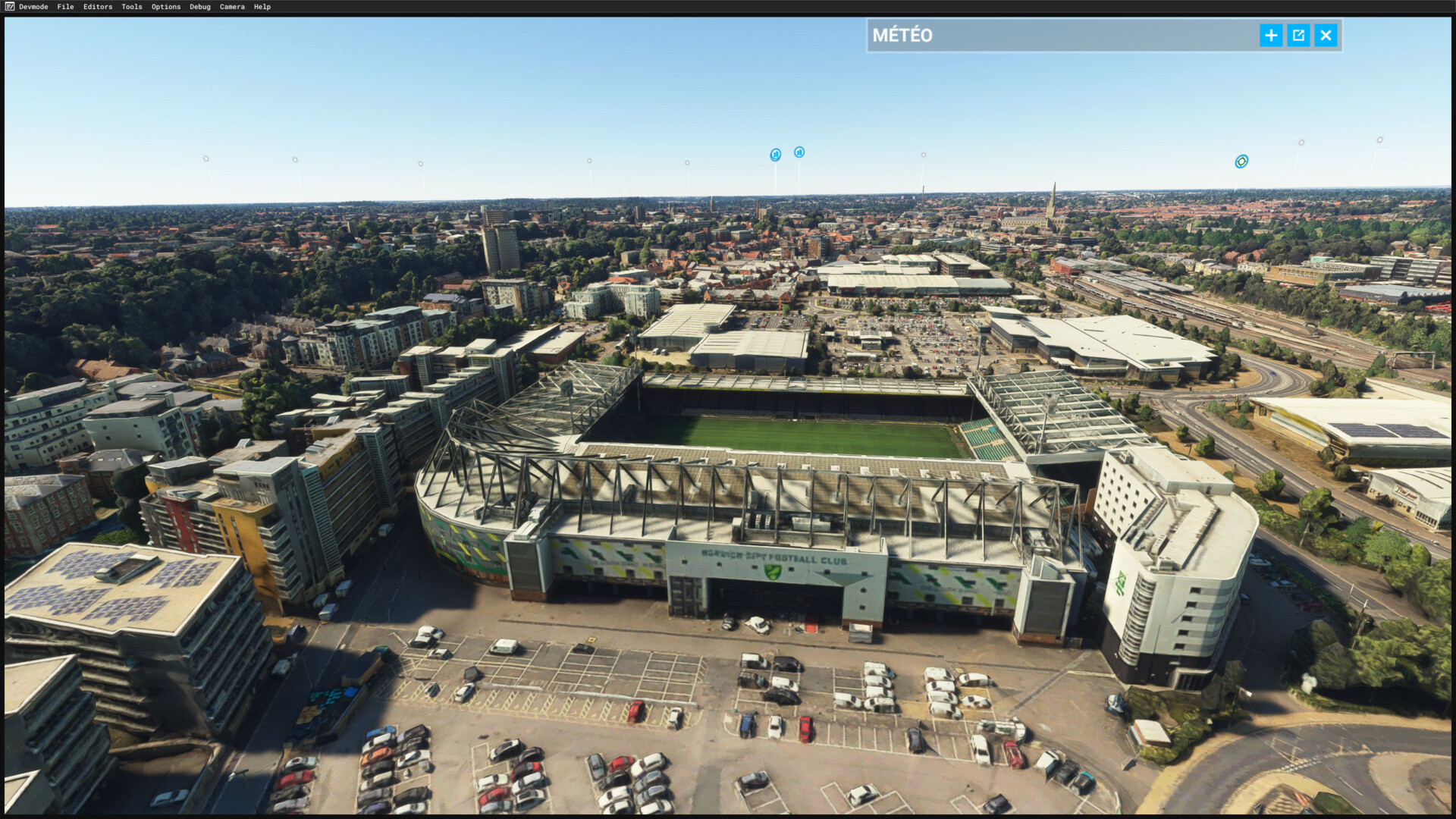Open the Options menu

coord(166,7)
